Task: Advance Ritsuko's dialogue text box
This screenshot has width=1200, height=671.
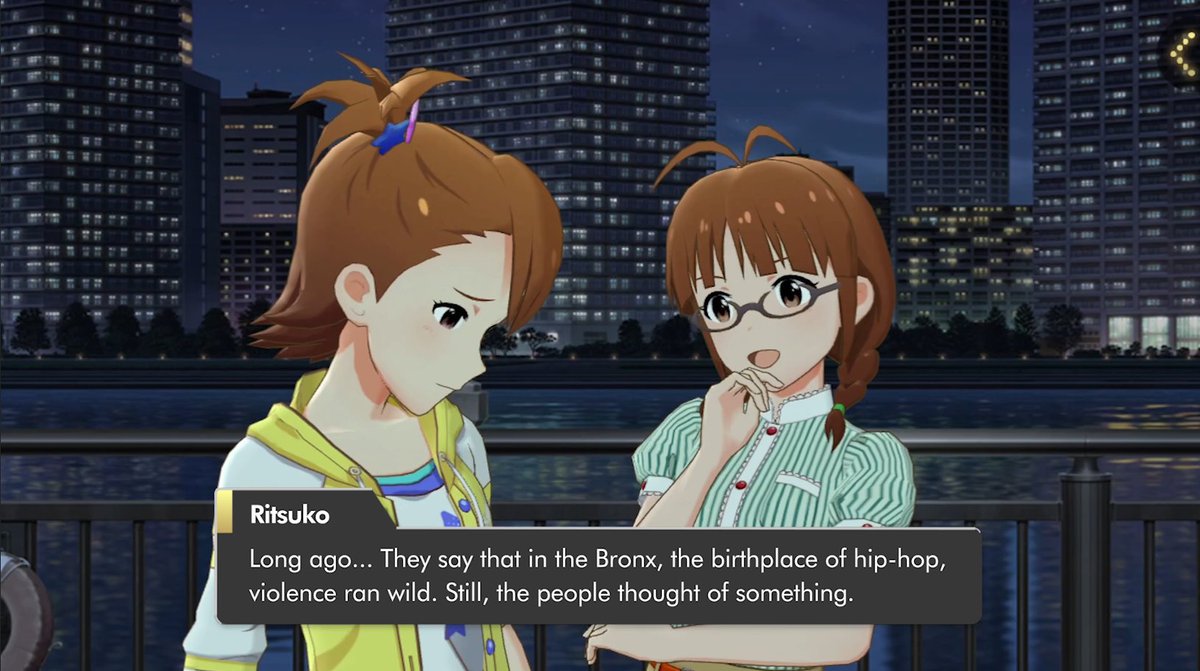Action: click(597, 575)
